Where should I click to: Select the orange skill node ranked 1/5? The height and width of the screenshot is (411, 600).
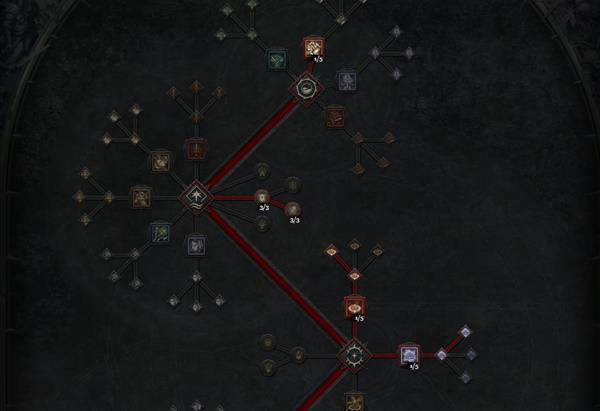pos(313,46)
